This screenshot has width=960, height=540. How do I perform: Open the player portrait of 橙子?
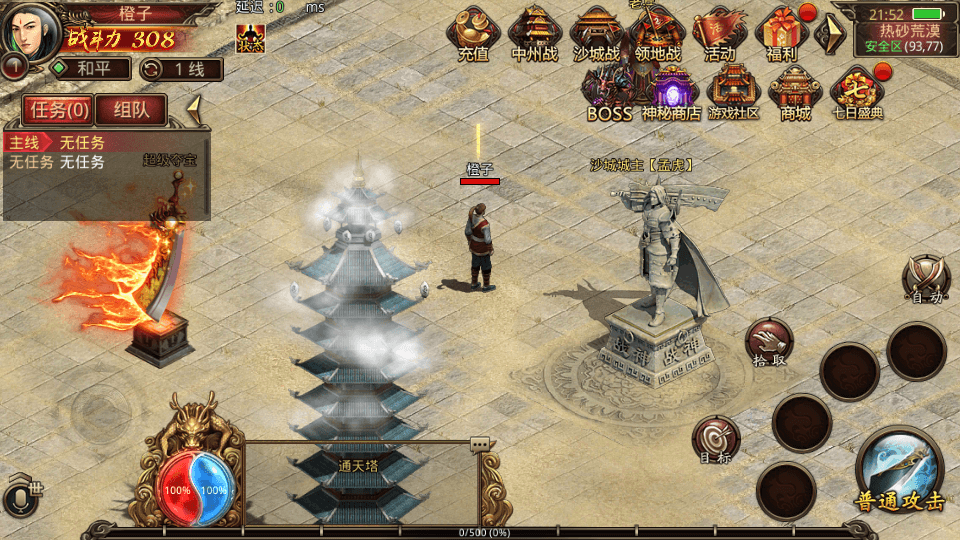(30, 30)
